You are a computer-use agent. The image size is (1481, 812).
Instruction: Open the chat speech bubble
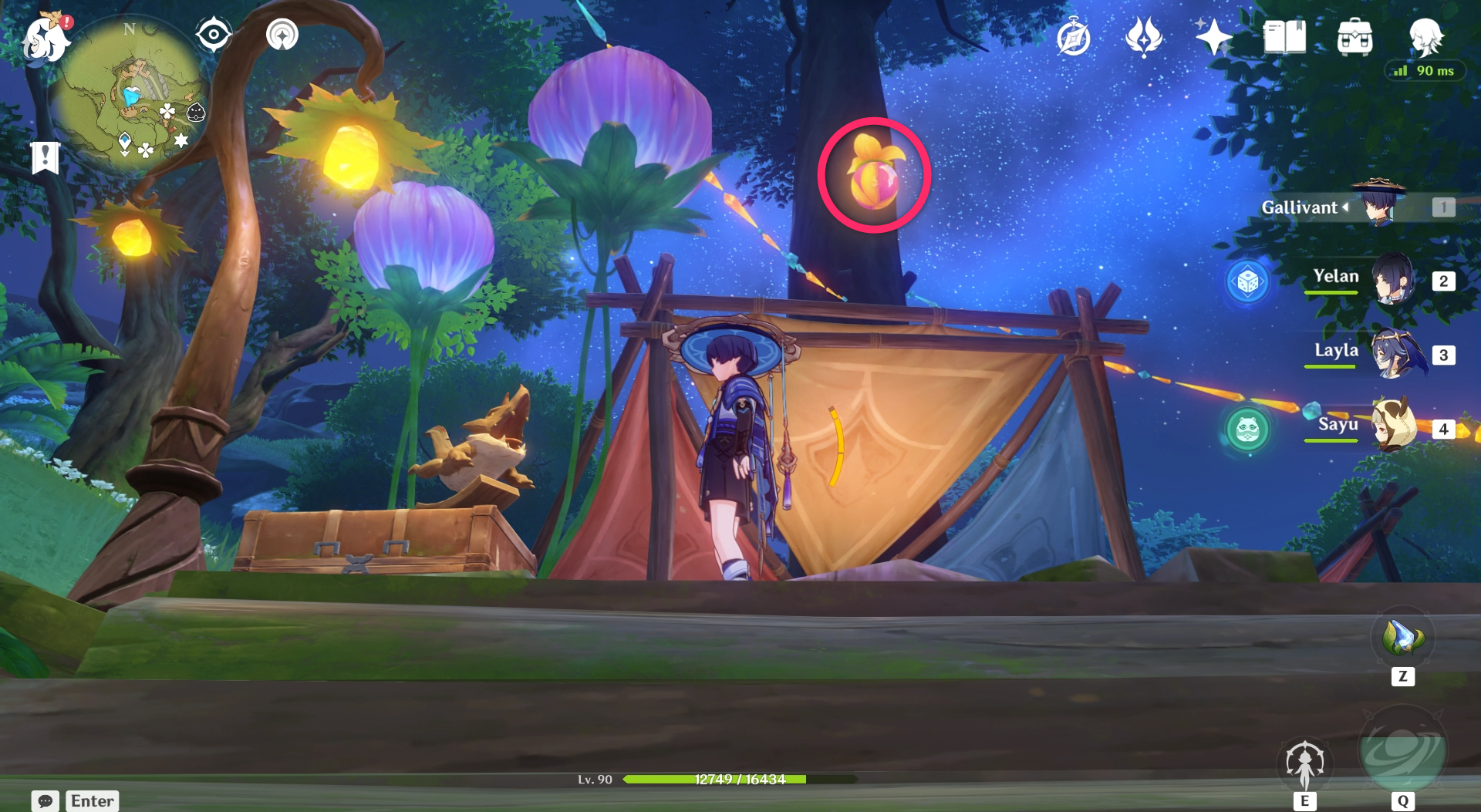[46, 800]
